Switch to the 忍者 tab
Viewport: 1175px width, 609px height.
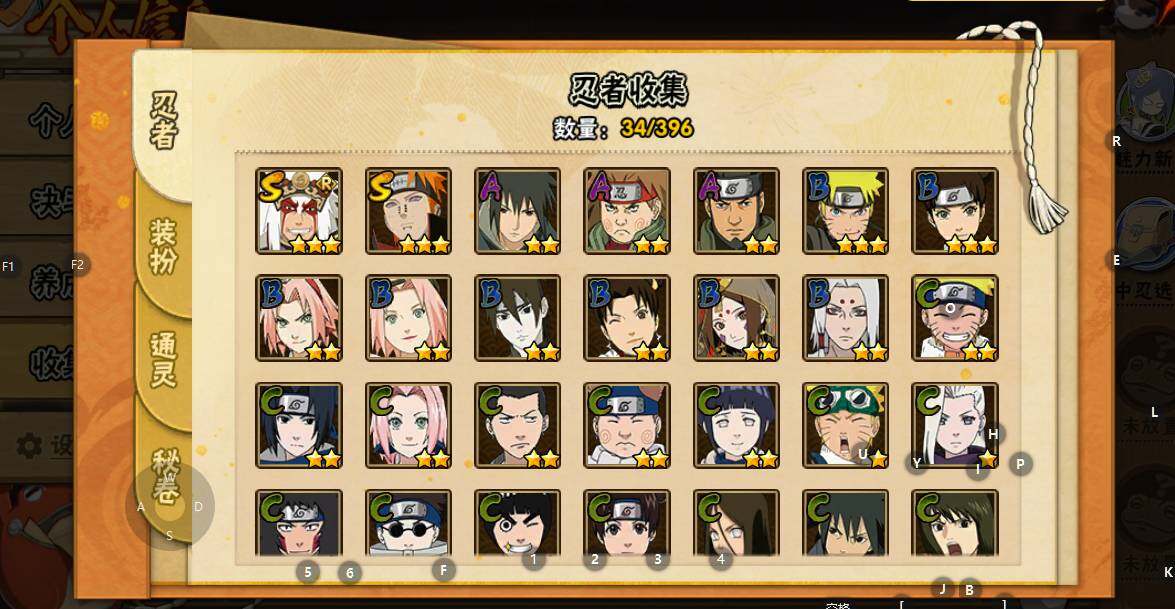[x=164, y=118]
